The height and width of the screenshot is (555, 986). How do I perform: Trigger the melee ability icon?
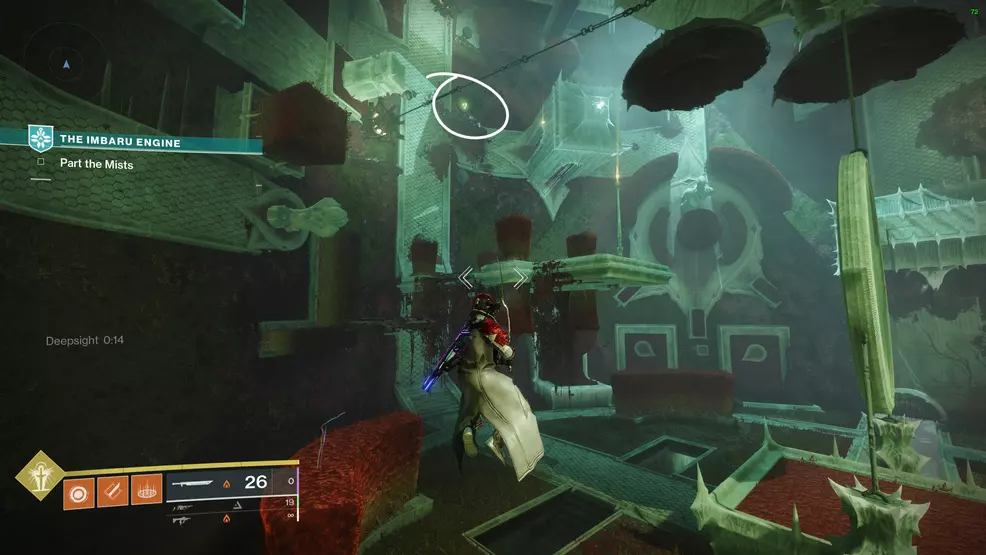pyautogui.click(x=112, y=492)
